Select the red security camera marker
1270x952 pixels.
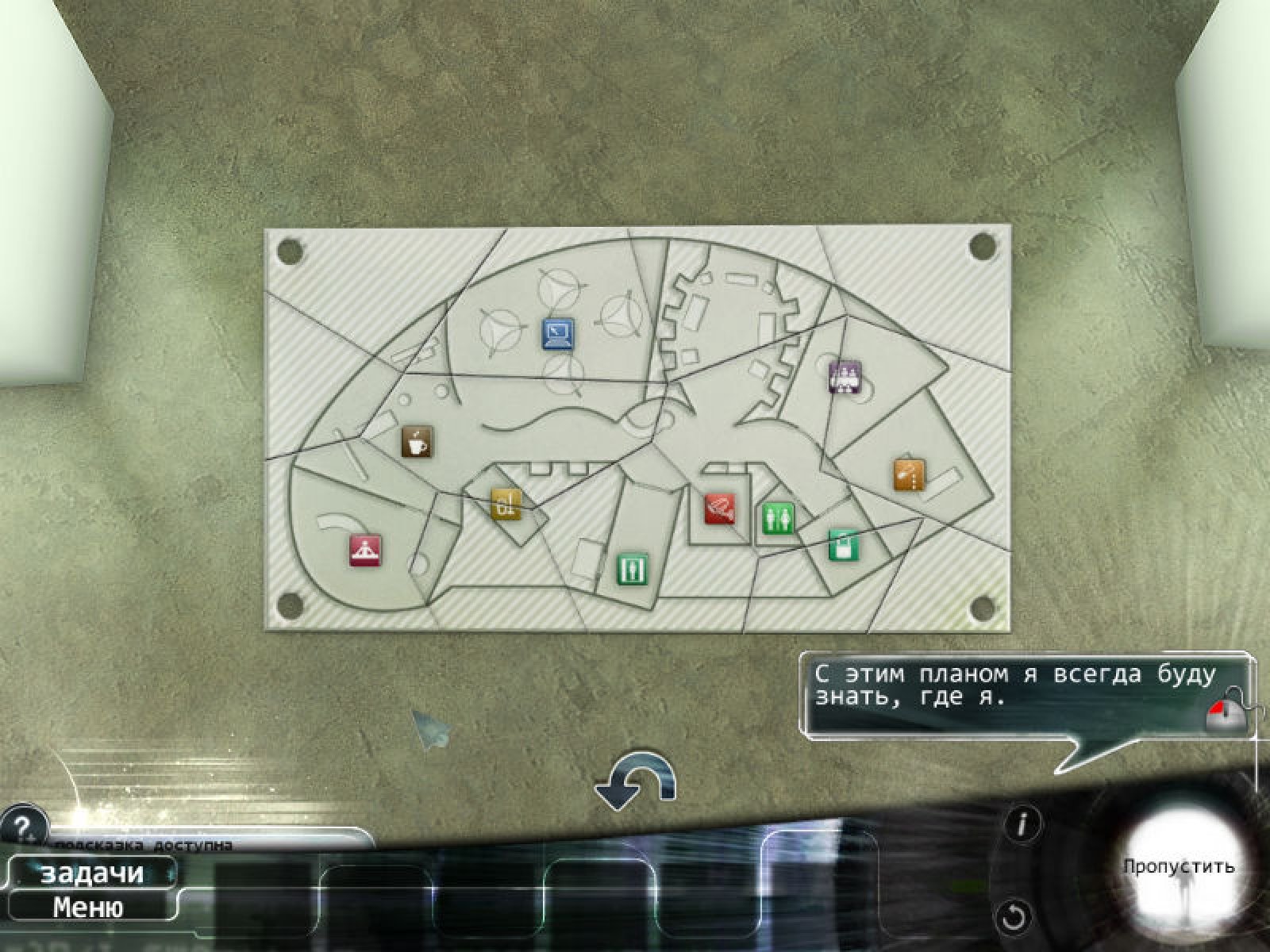pos(720,509)
